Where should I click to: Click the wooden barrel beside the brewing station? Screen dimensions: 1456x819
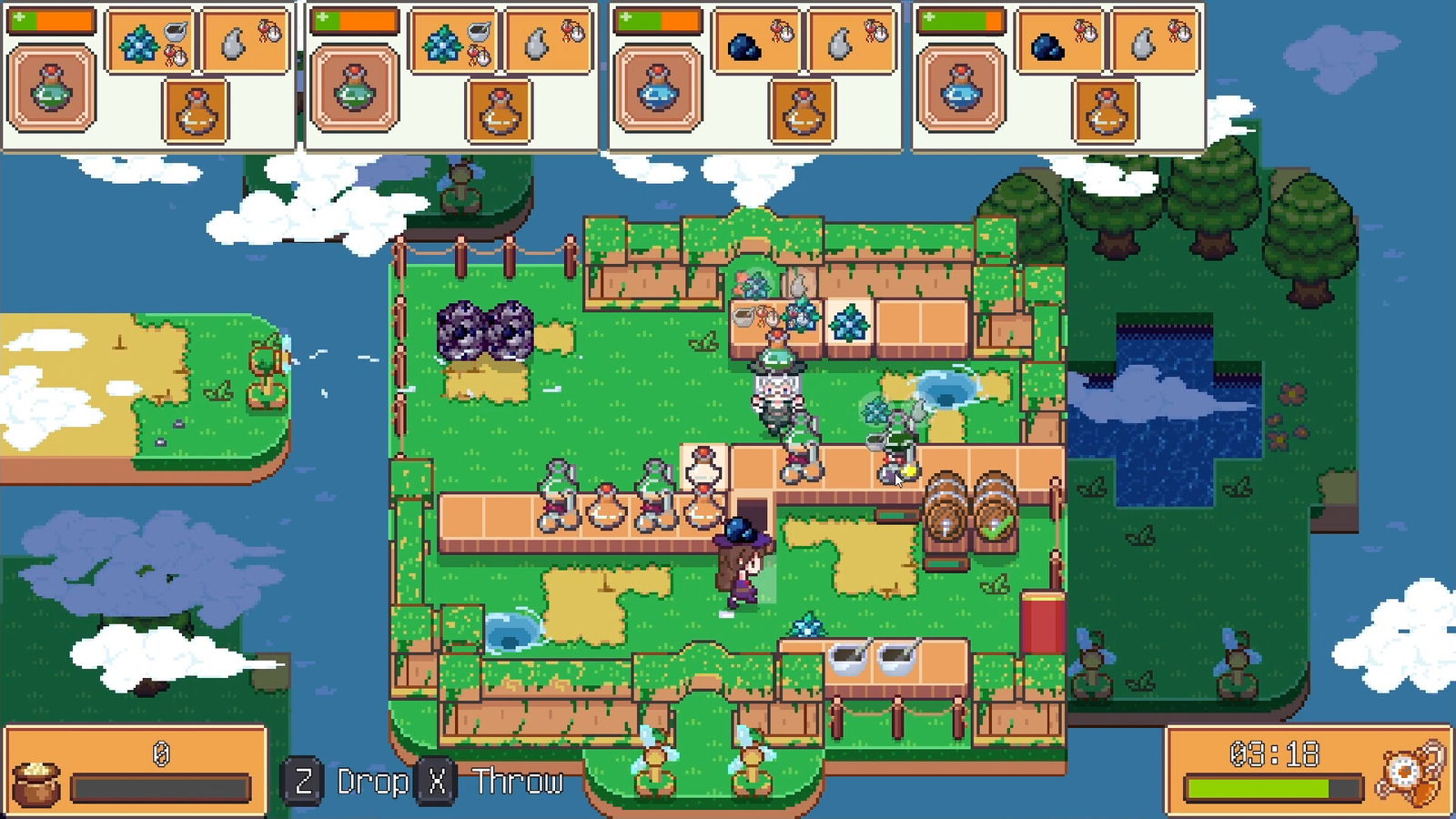click(x=946, y=510)
